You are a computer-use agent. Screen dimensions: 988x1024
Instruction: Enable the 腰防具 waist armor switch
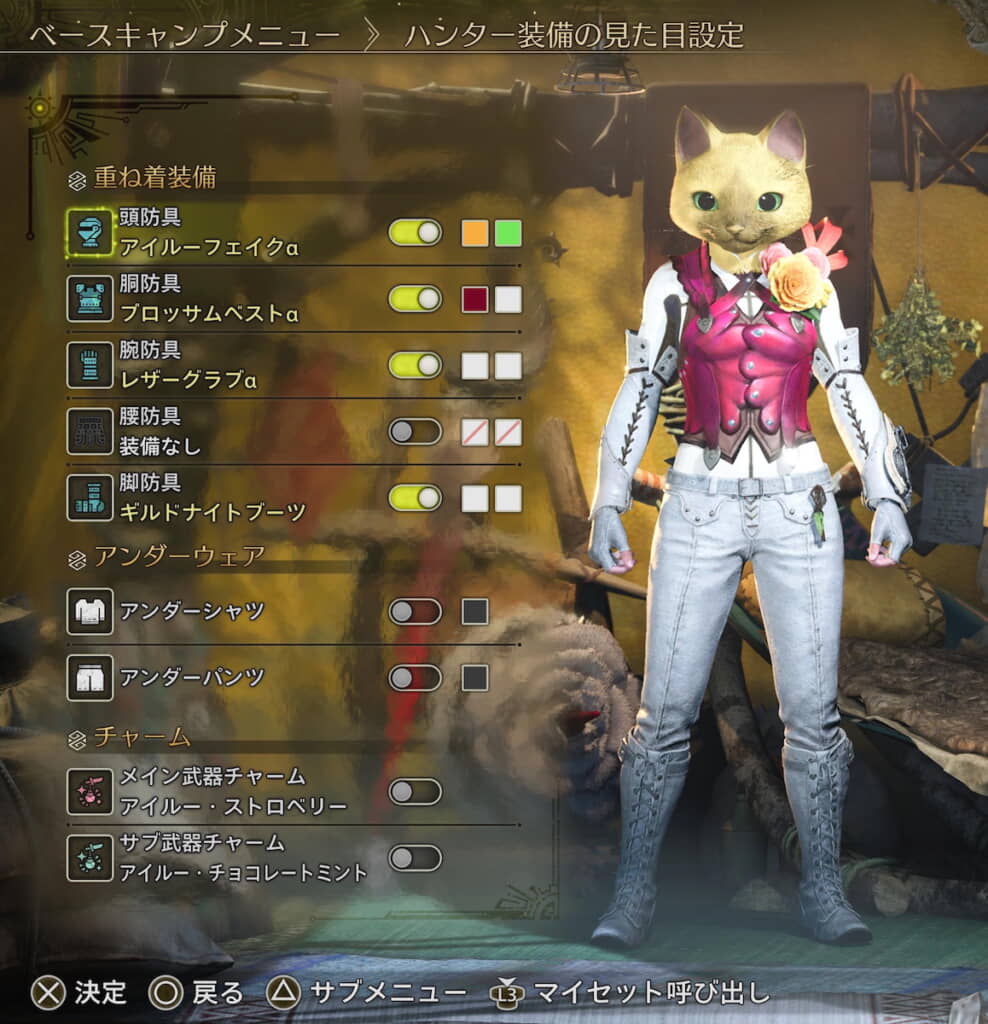coord(415,431)
